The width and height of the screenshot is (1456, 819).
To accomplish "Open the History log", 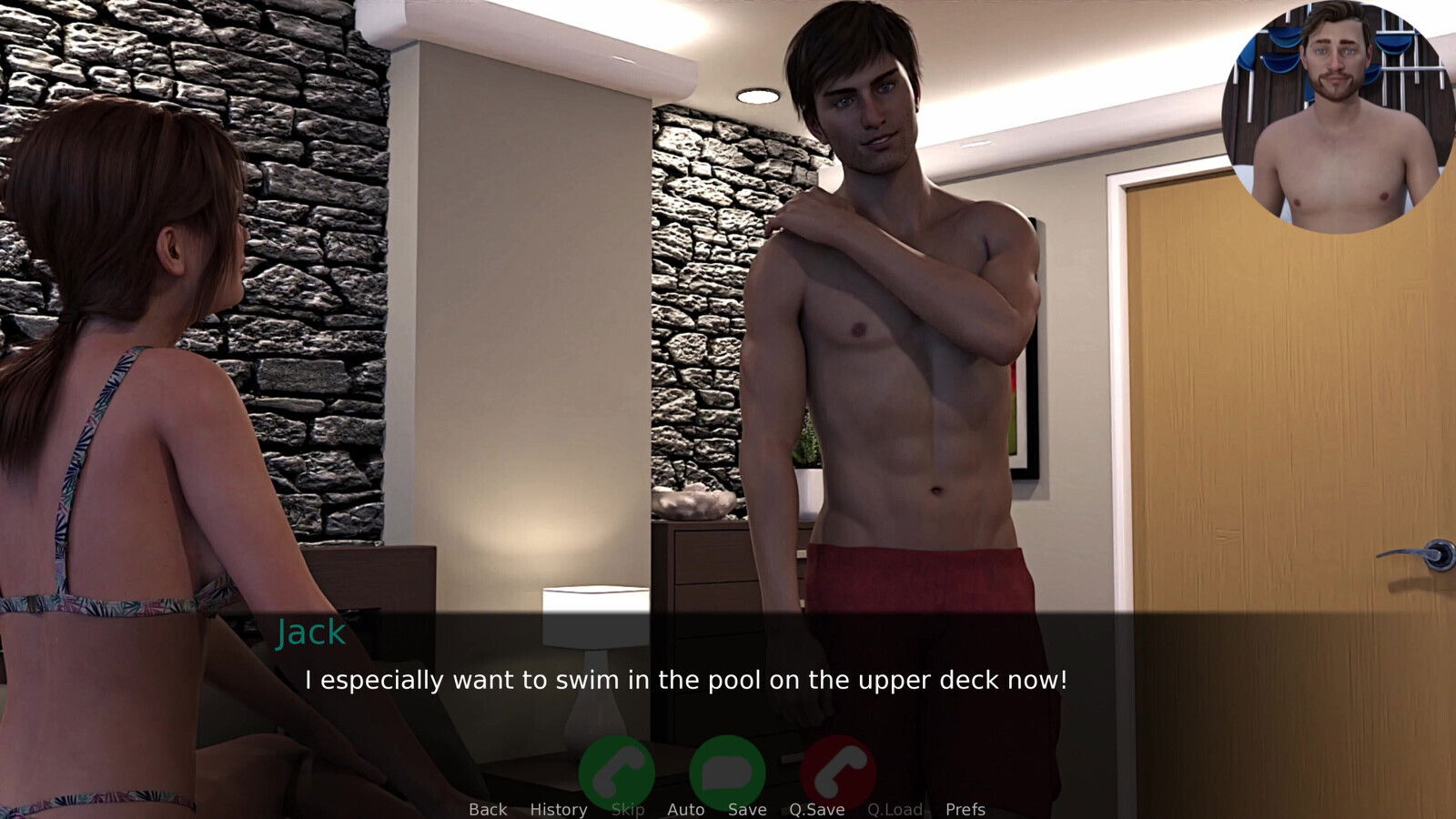I will (x=558, y=809).
